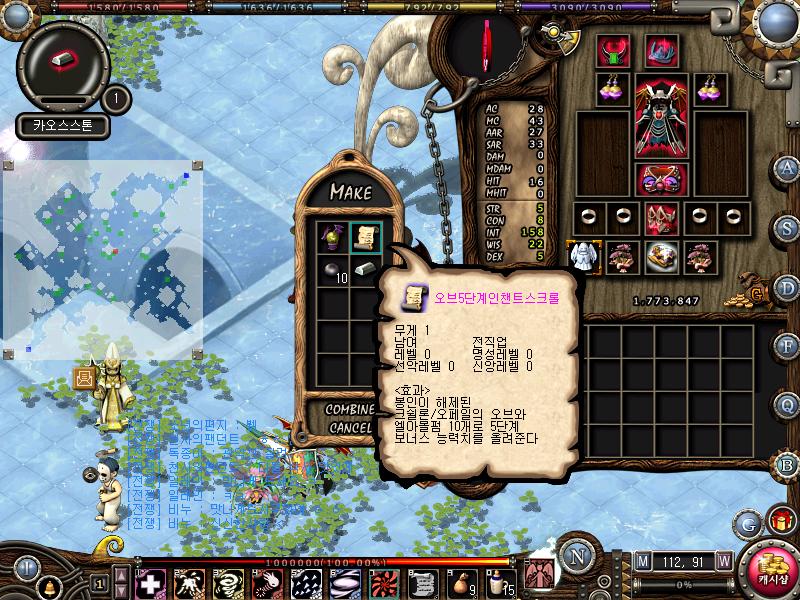
Task: Click the COMBINE button in the Make window
Action: point(349,409)
